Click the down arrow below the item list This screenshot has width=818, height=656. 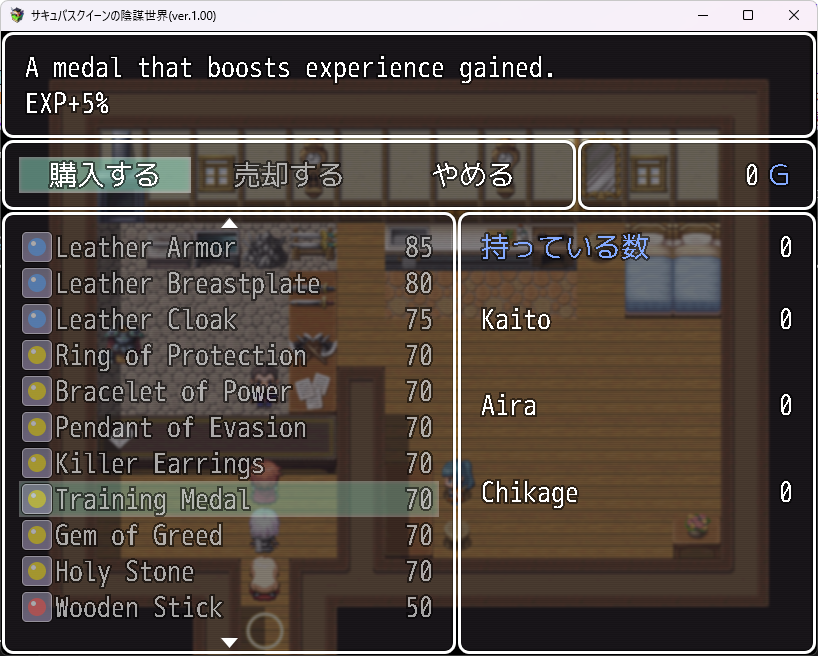click(229, 642)
